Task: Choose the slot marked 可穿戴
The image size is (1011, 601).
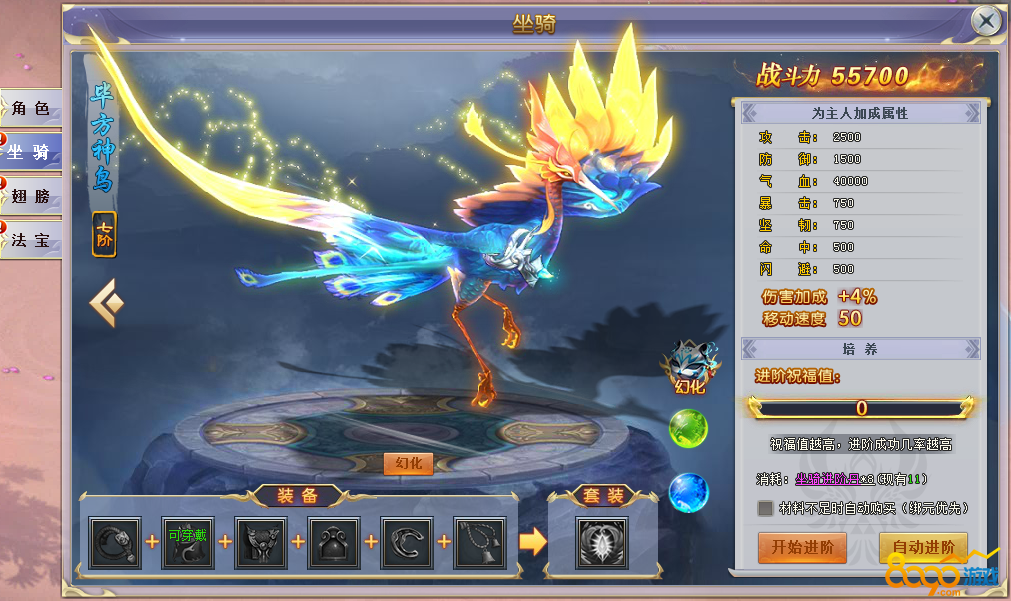Action: 188,542
